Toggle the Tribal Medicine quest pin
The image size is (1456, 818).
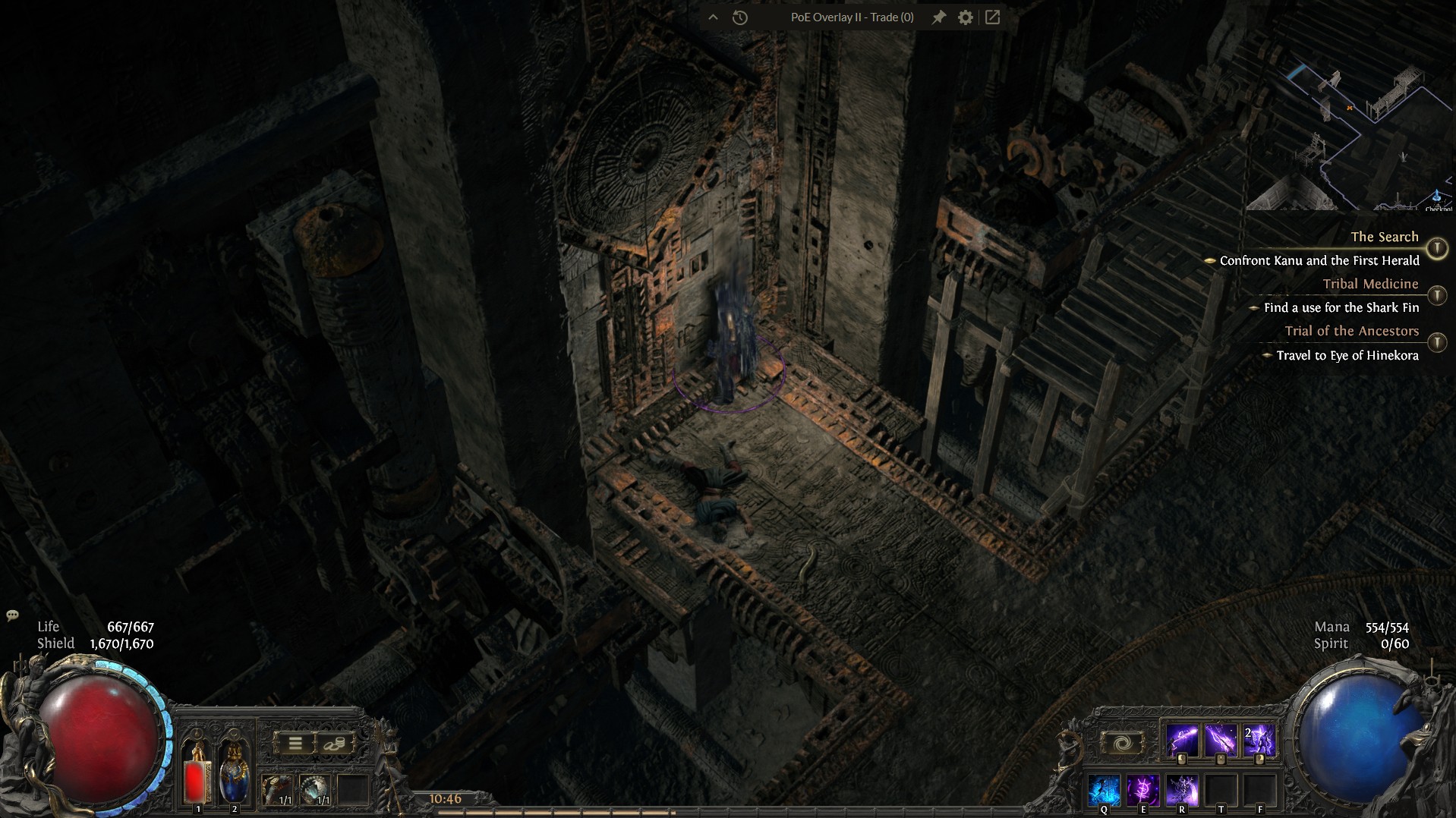(x=1436, y=295)
